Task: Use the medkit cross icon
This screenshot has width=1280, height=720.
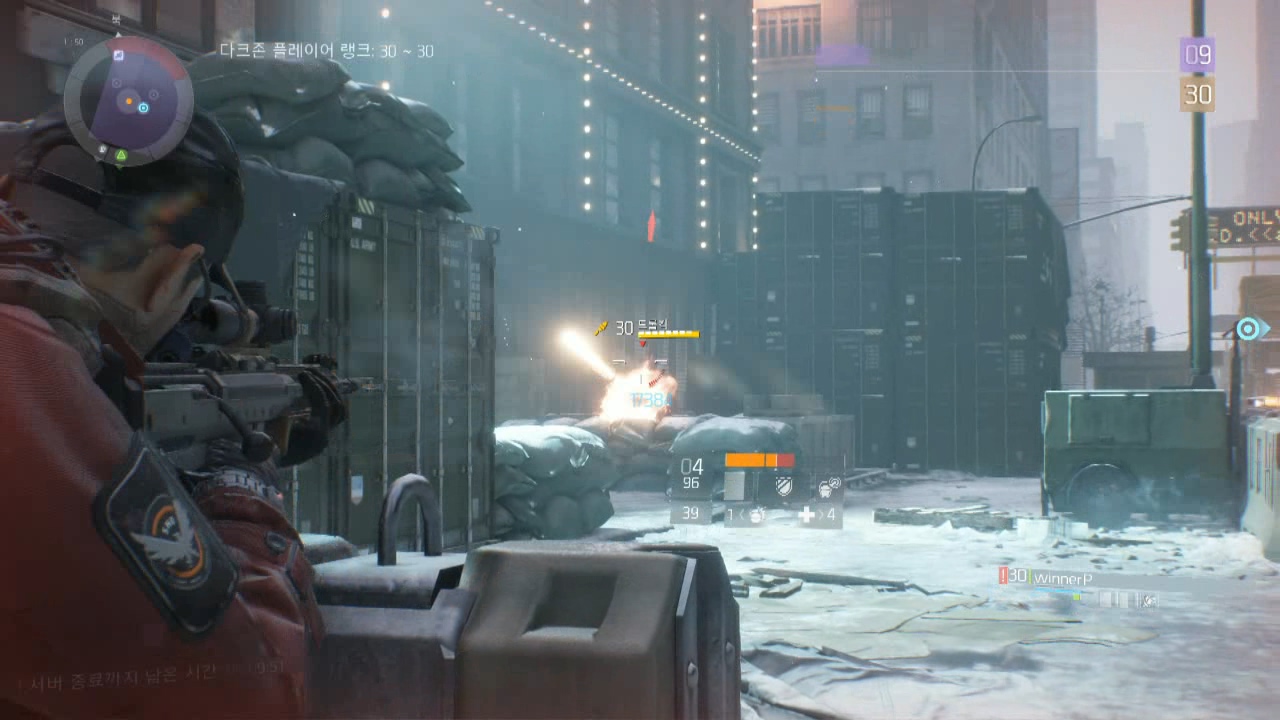Action: click(x=806, y=515)
